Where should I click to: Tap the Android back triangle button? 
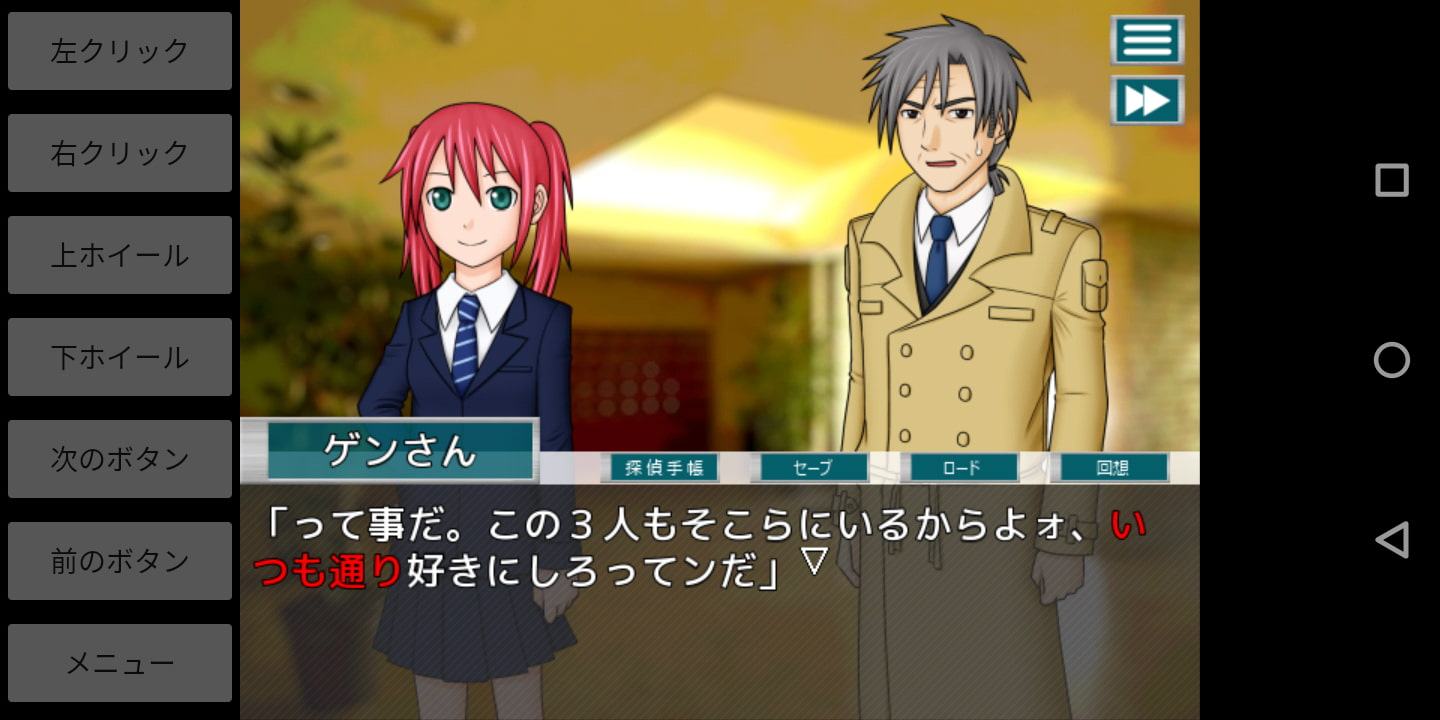(1391, 539)
